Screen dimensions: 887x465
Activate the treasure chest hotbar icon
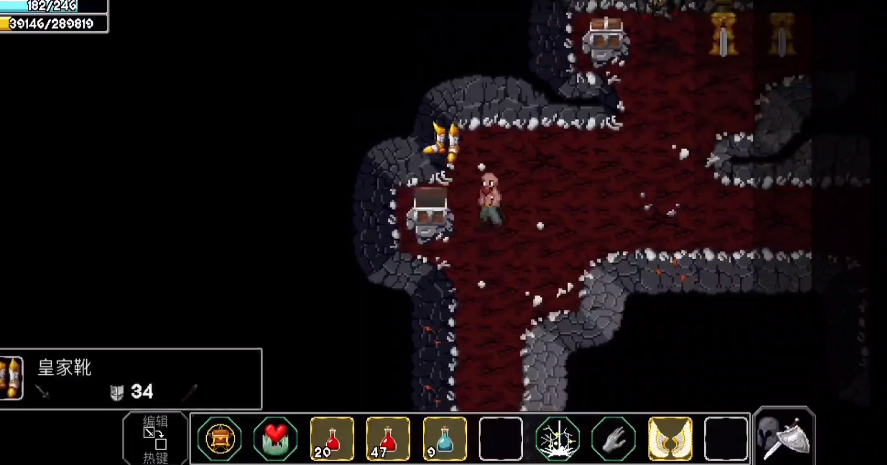point(219,438)
